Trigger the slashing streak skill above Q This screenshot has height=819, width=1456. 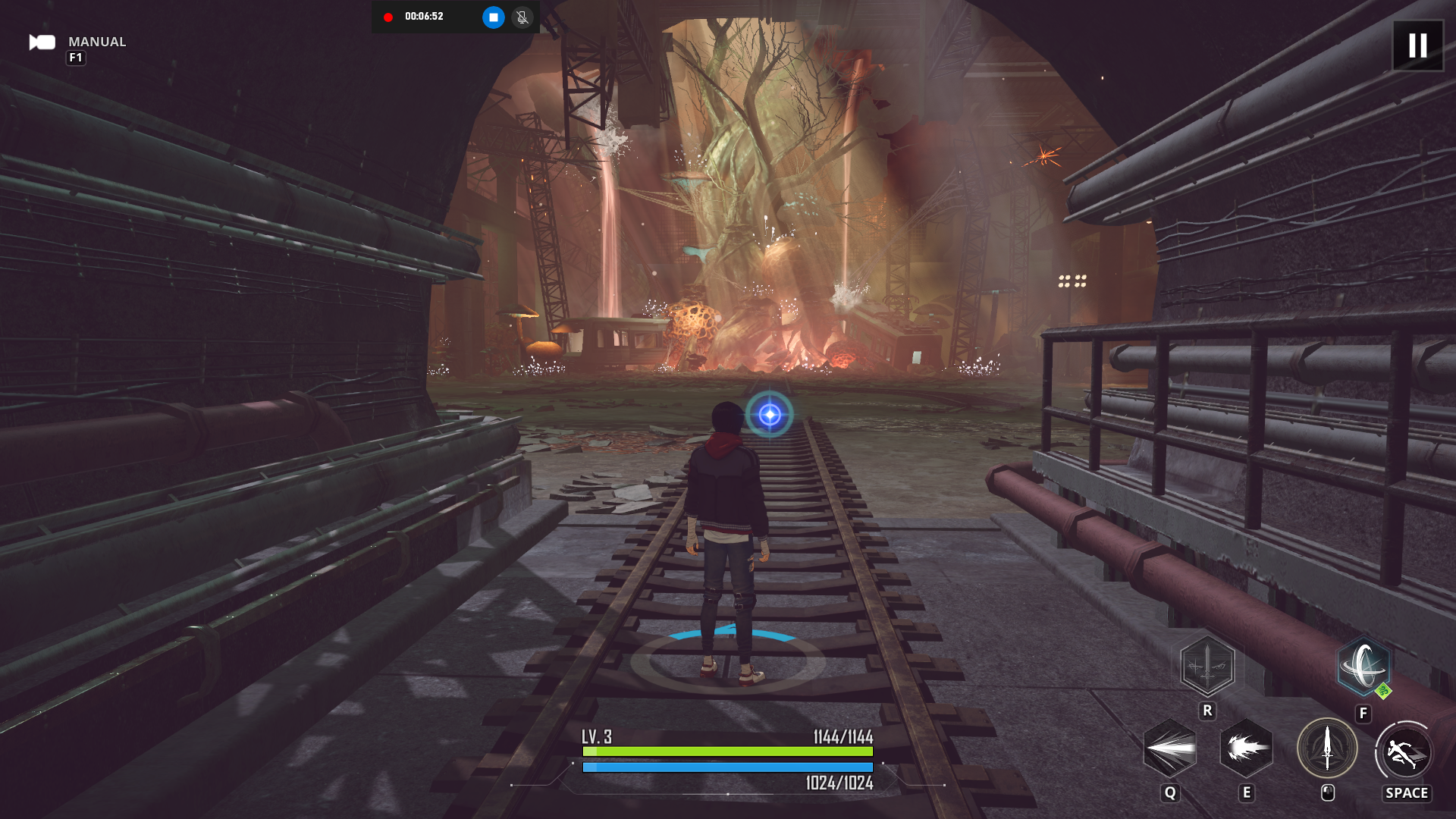[1170, 749]
